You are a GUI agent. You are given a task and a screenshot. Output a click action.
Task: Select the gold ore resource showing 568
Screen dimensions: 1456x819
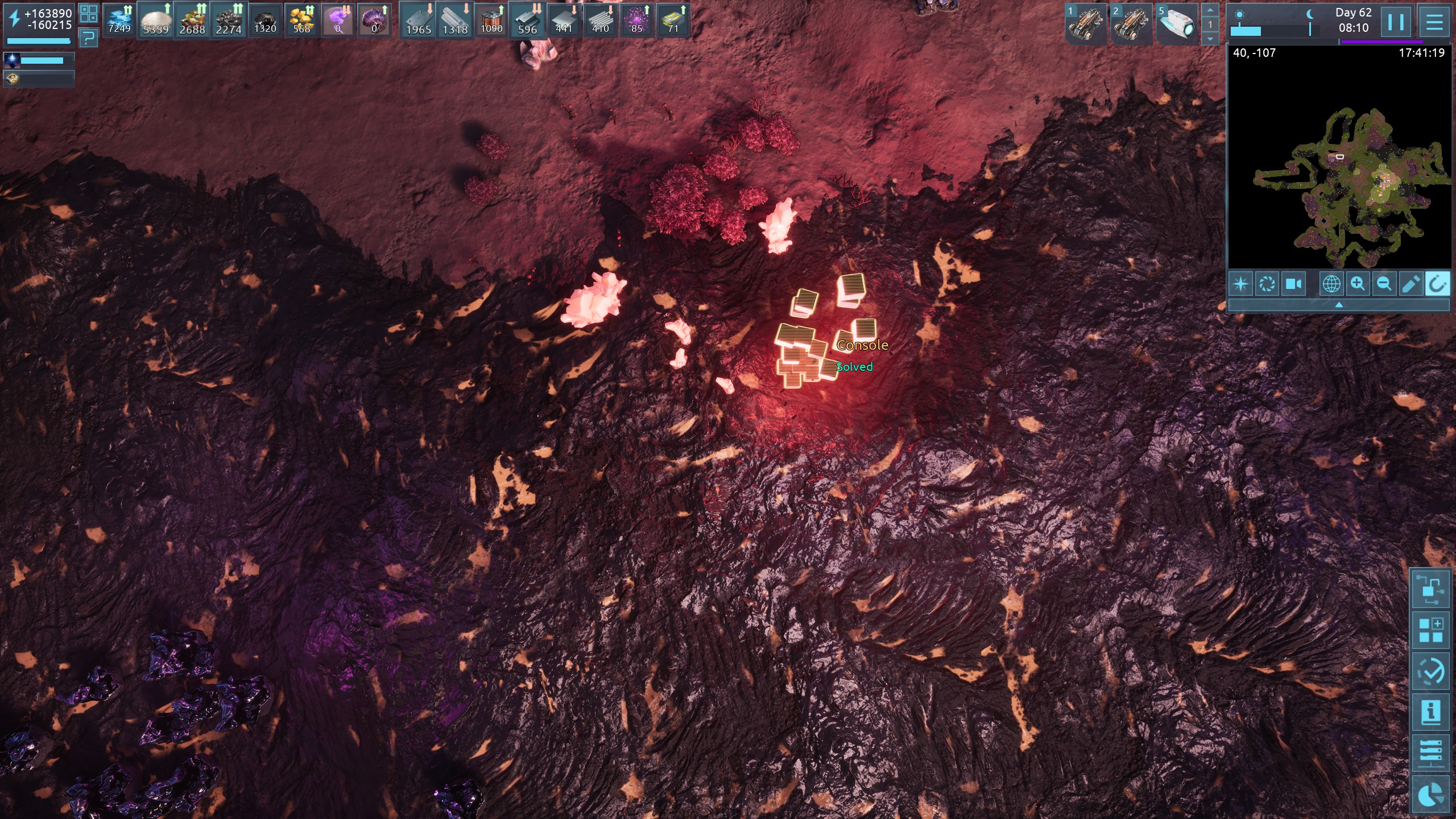point(301,20)
